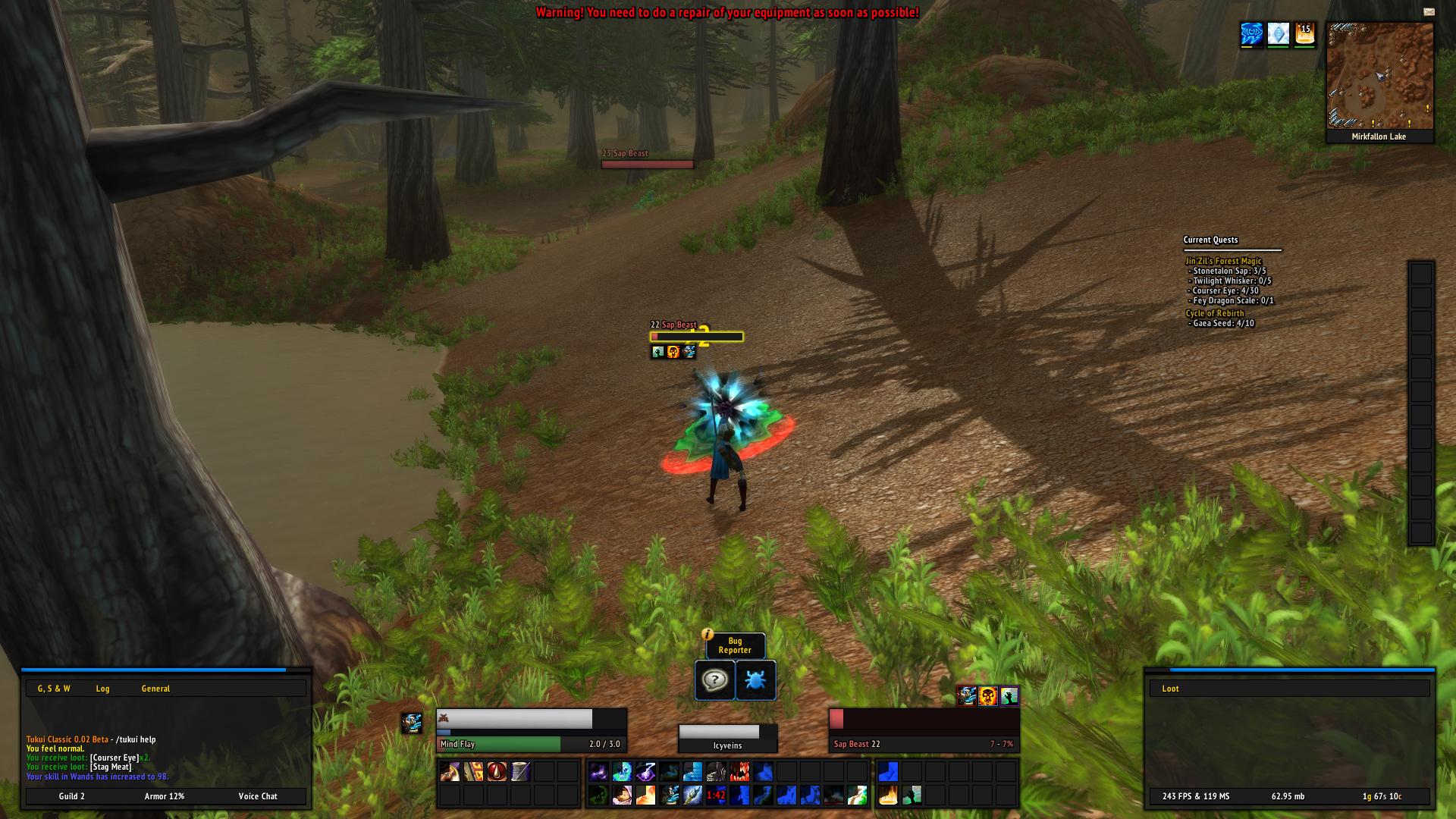This screenshot has height=819, width=1456.
Task: Open the blue beetle Bug Reporter button
Action: pyautogui.click(x=755, y=680)
